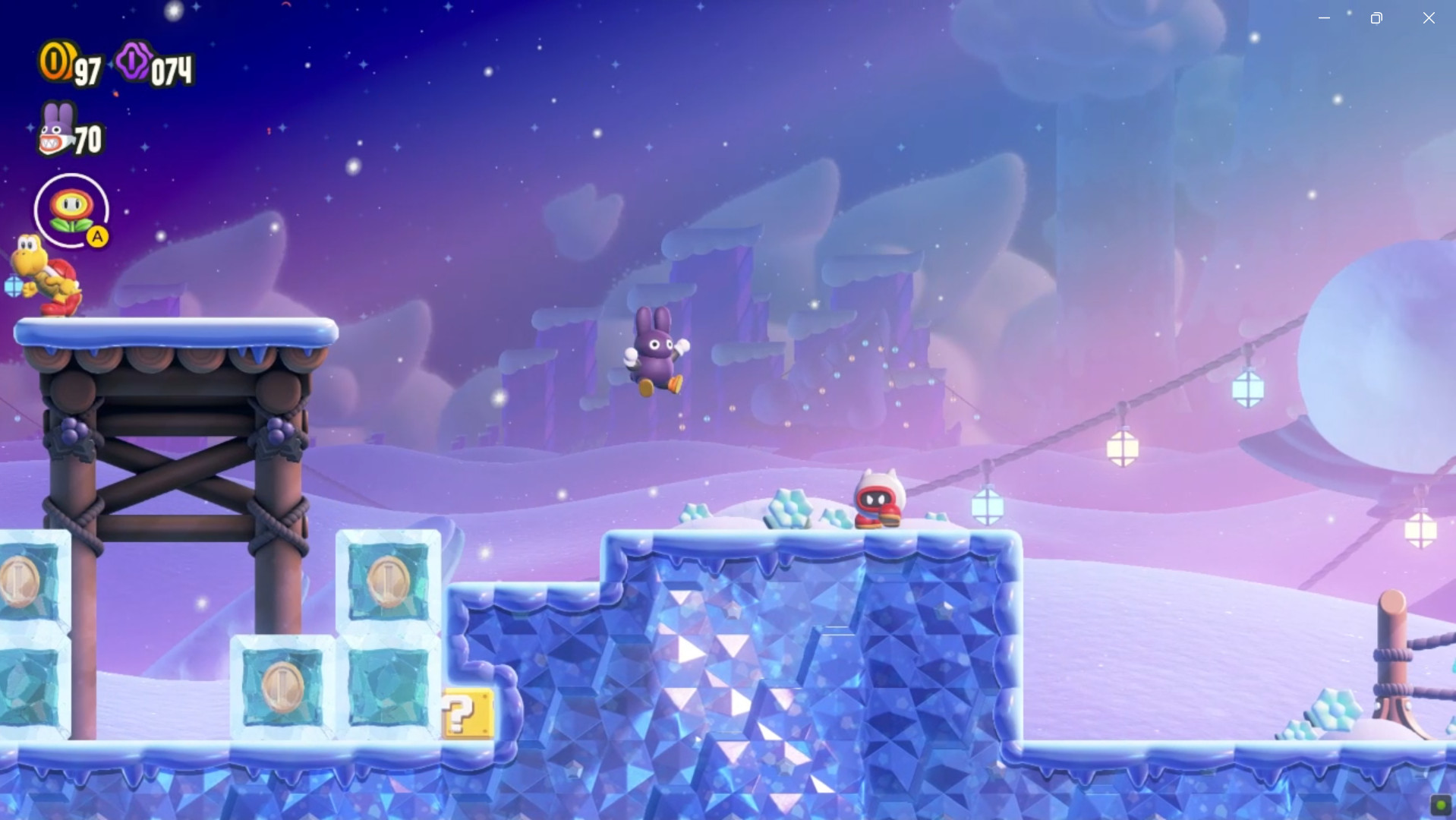Select the minimize control in the title bar
The width and height of the screenshot is (1456, 820).
point(1324,17)
